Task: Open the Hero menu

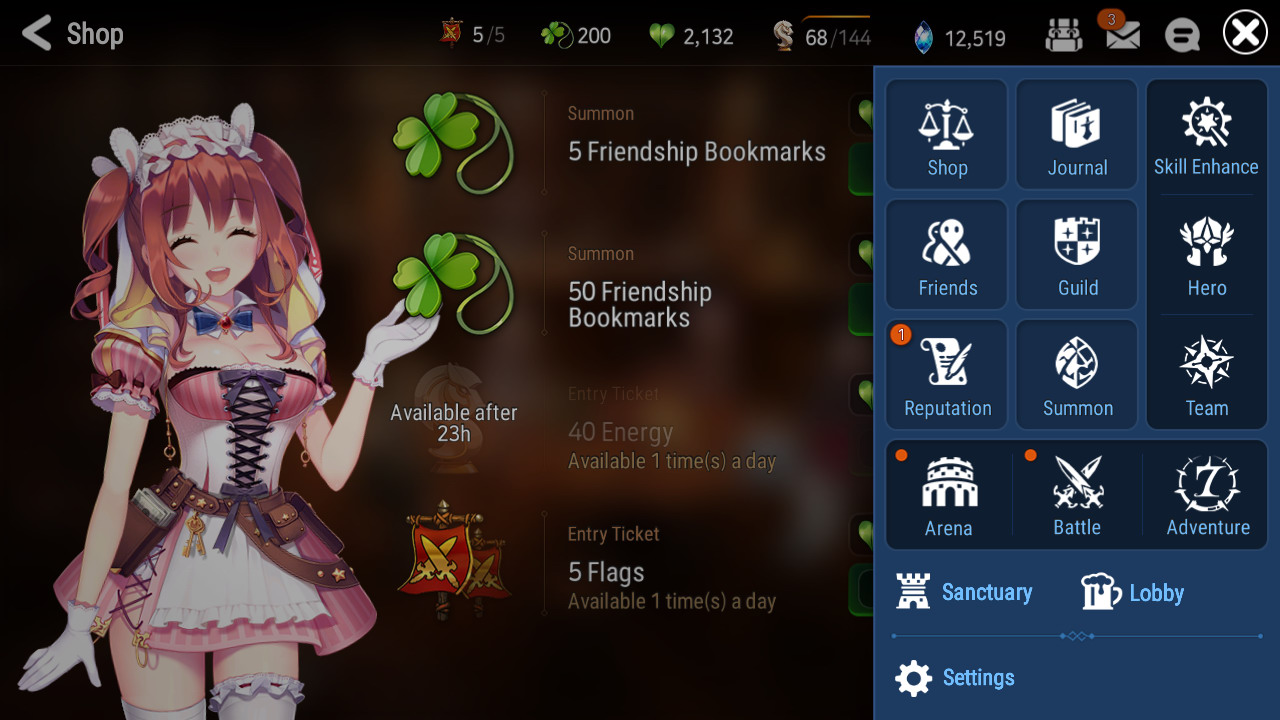Action: pyautogui.click(x=1206, y=254)
